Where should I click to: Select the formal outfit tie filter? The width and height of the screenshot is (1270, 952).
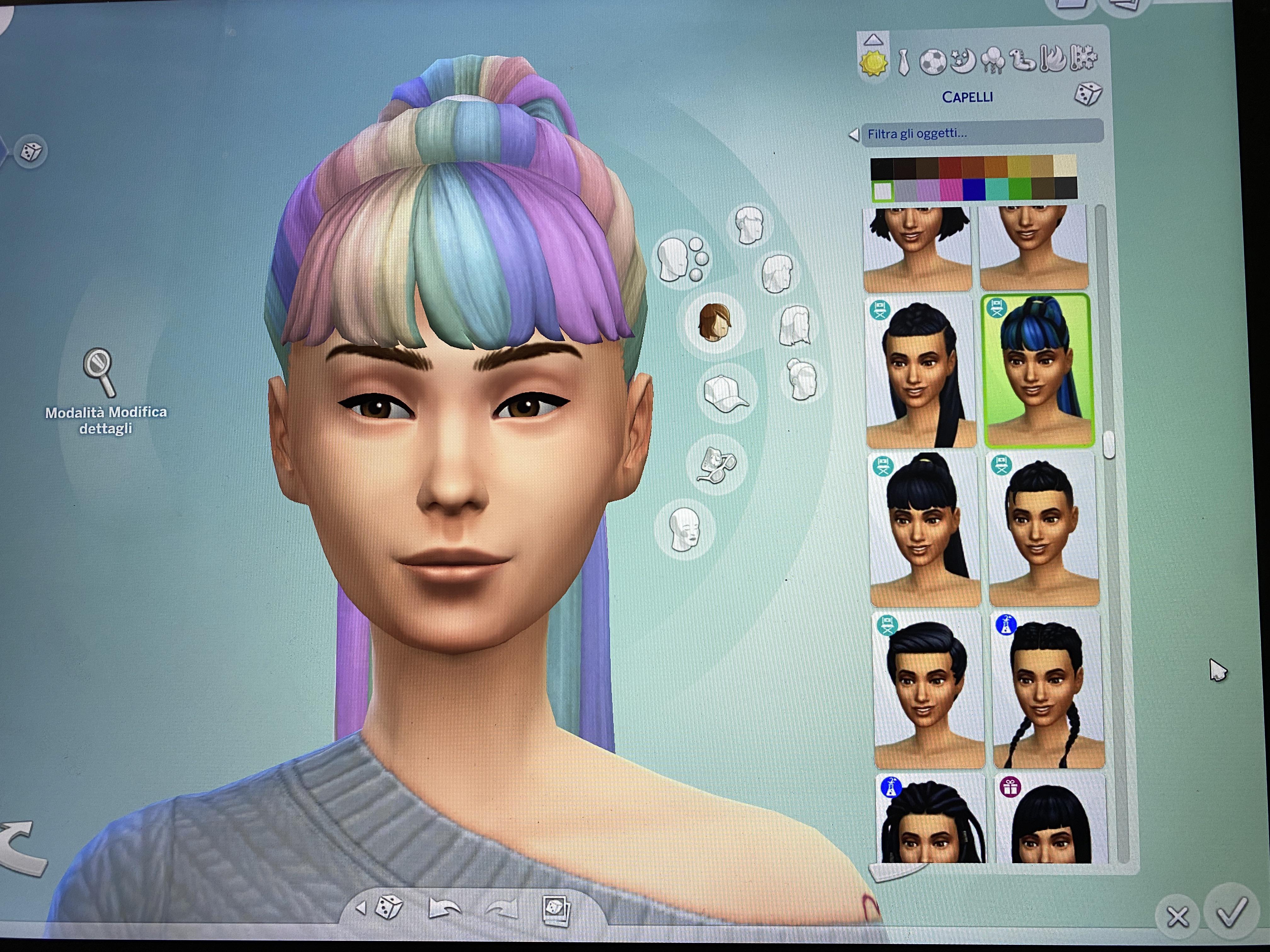tap(904, 63)
